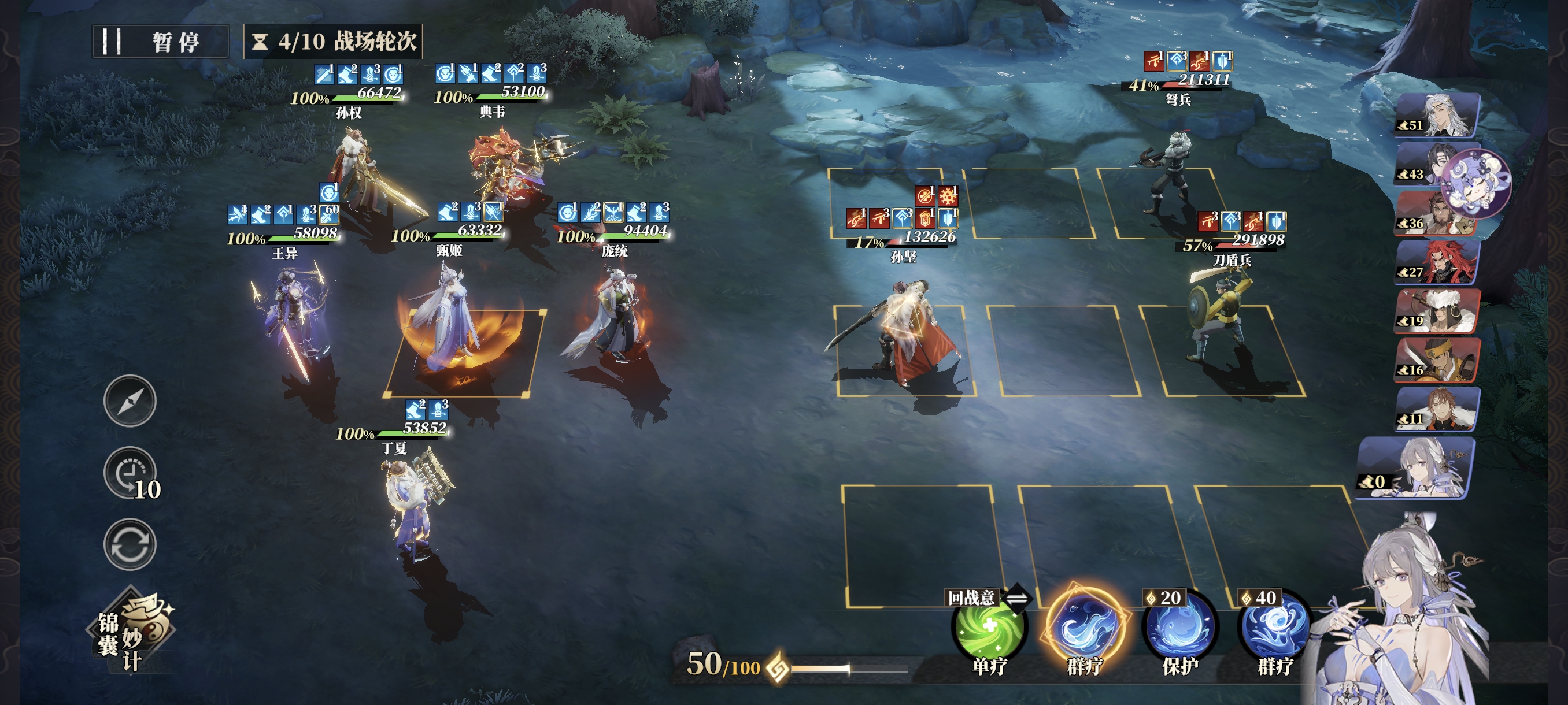The height and width of the screenshot is (705, 1568).
Task: Select turn-order portrait with speed 27
Action: [1438, 262]
